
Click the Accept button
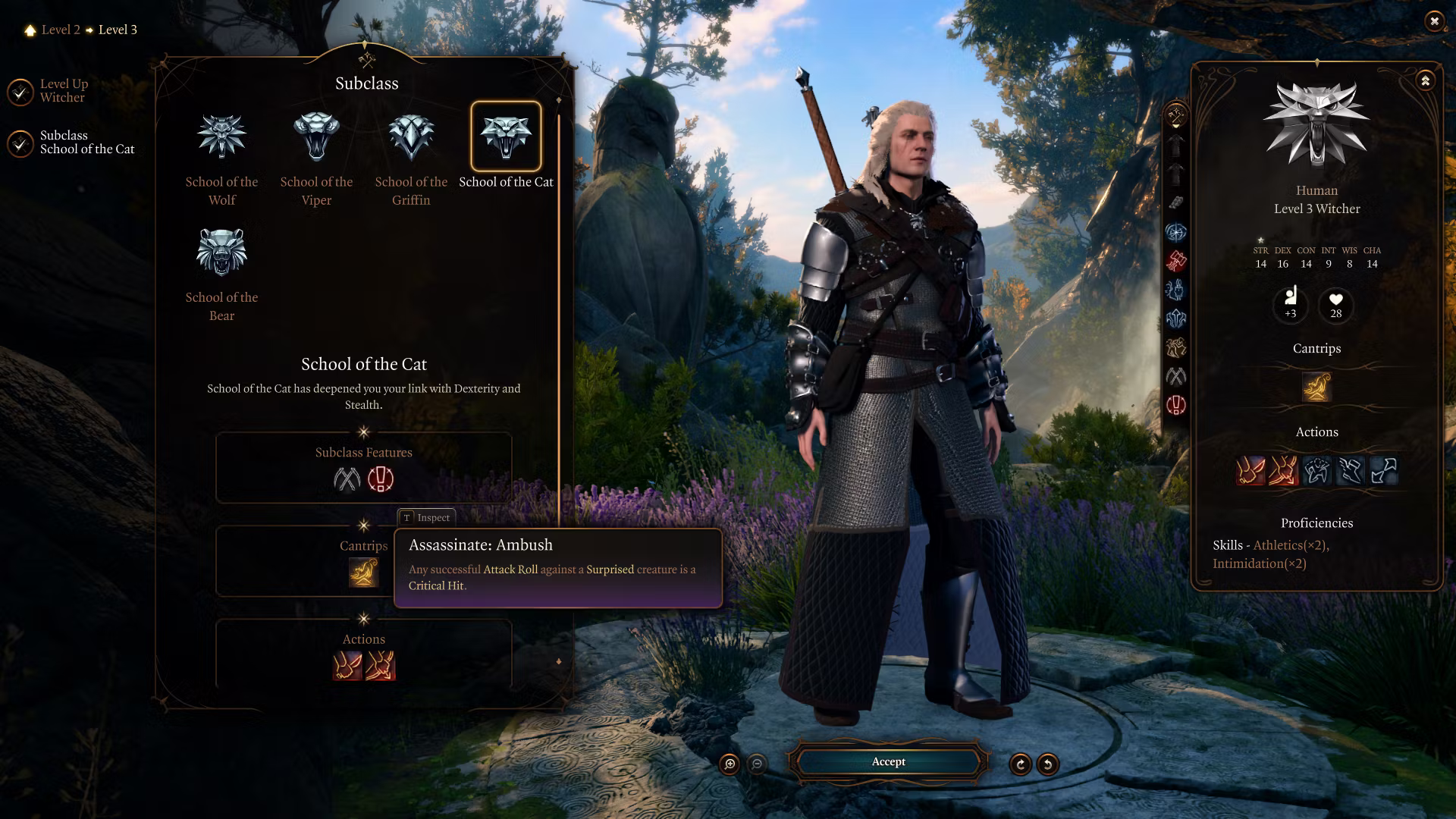tap(888, 762)
